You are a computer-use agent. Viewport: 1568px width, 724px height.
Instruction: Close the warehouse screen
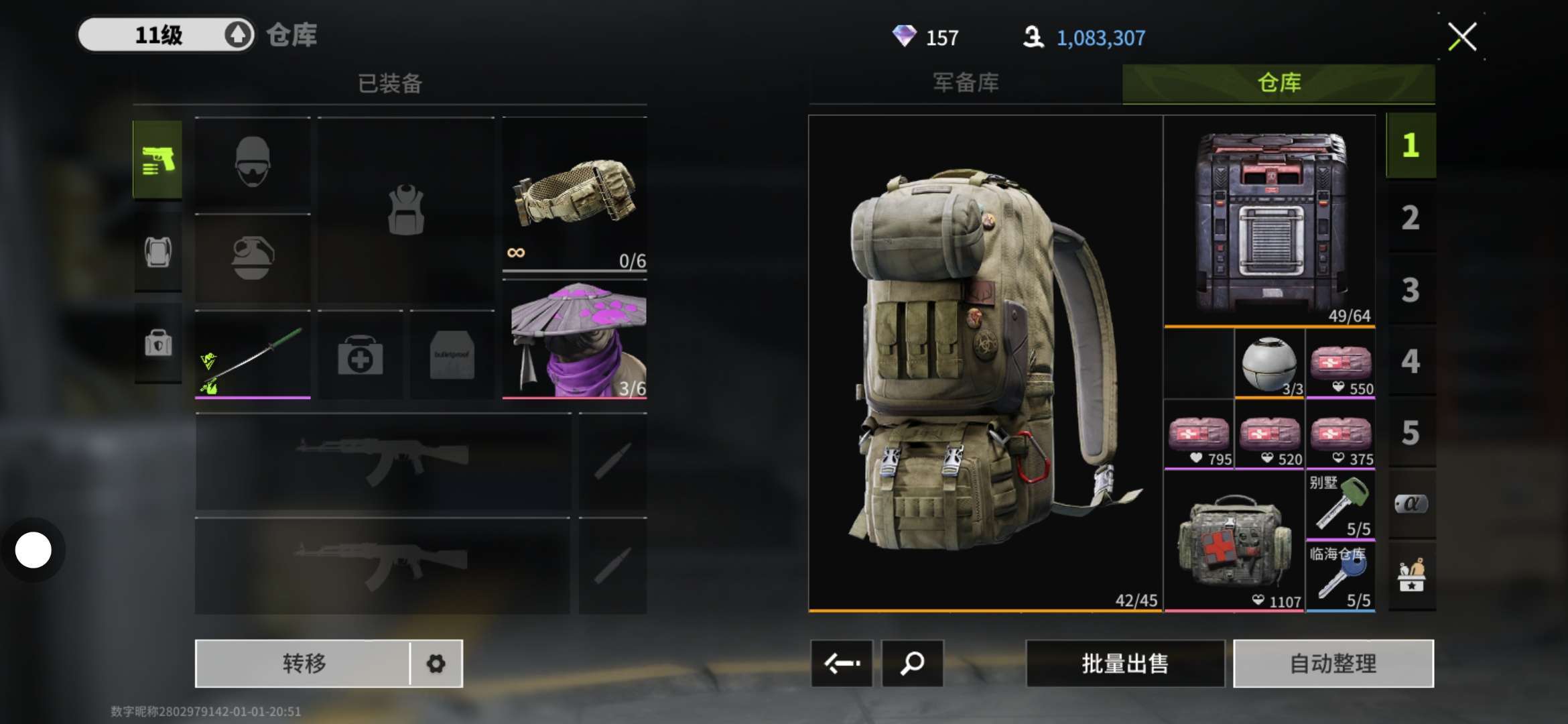(x=1462, y=36)
